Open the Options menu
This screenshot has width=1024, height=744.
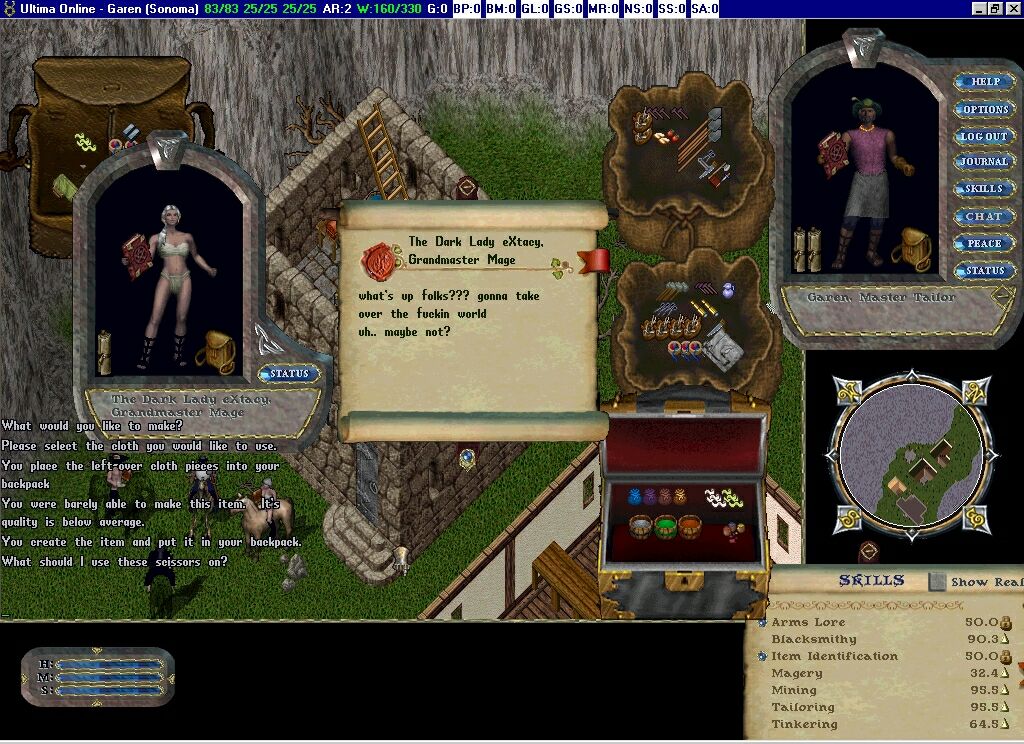tap(984, 109)
